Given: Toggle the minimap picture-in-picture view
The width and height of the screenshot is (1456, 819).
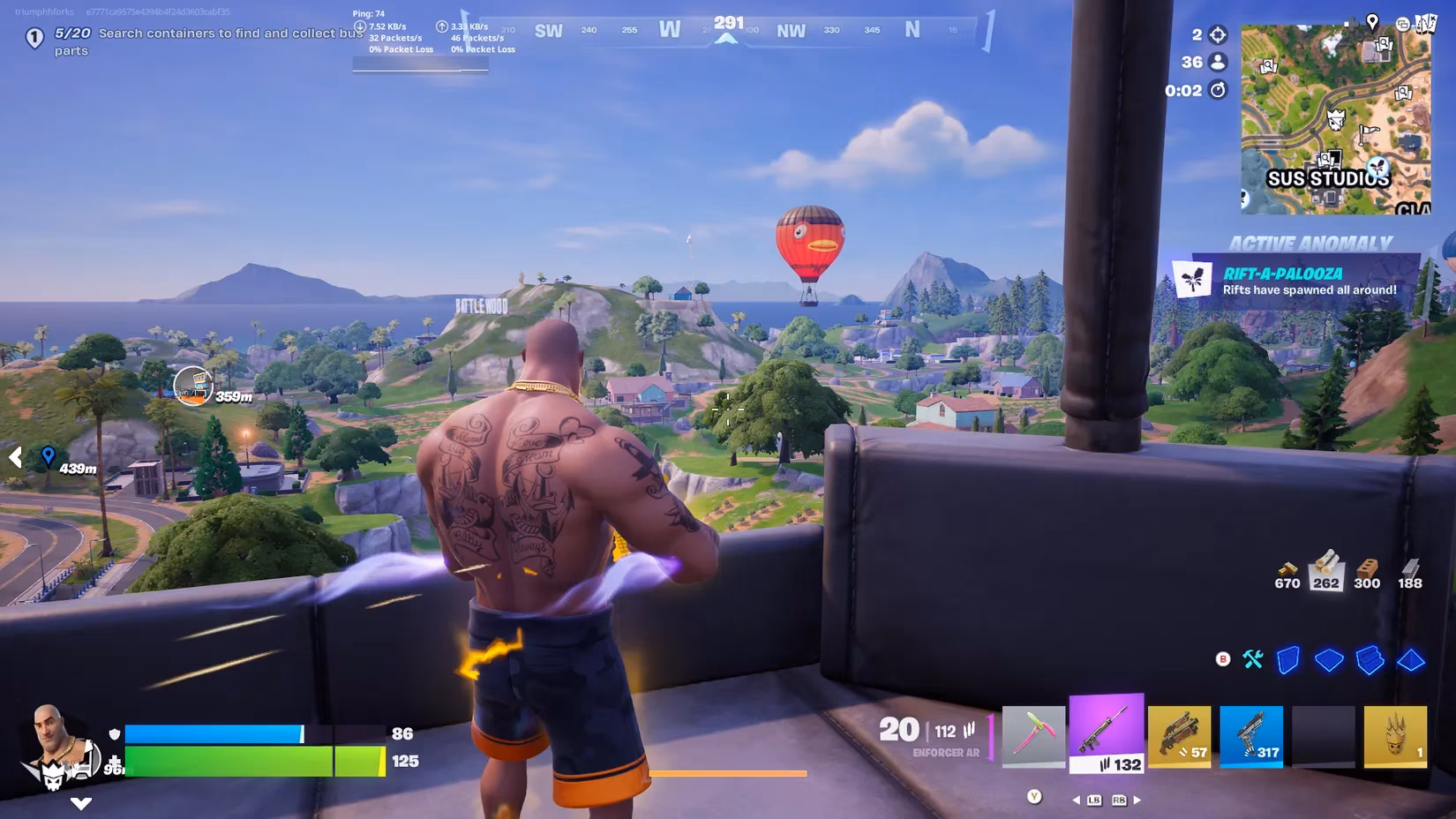Looking at the screenshot, I should 1403,25.
